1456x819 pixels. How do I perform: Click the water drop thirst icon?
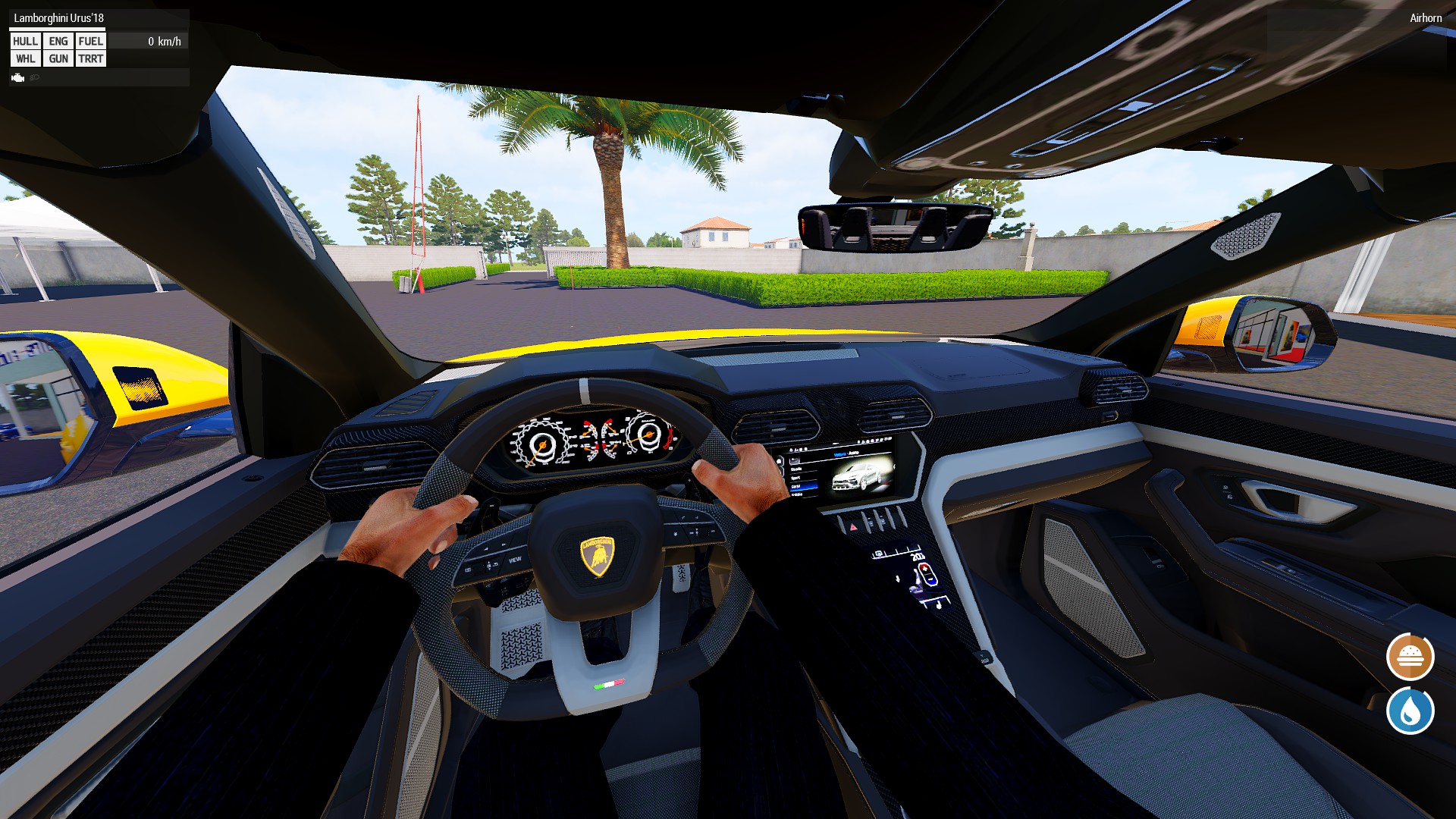point(1410,711)
